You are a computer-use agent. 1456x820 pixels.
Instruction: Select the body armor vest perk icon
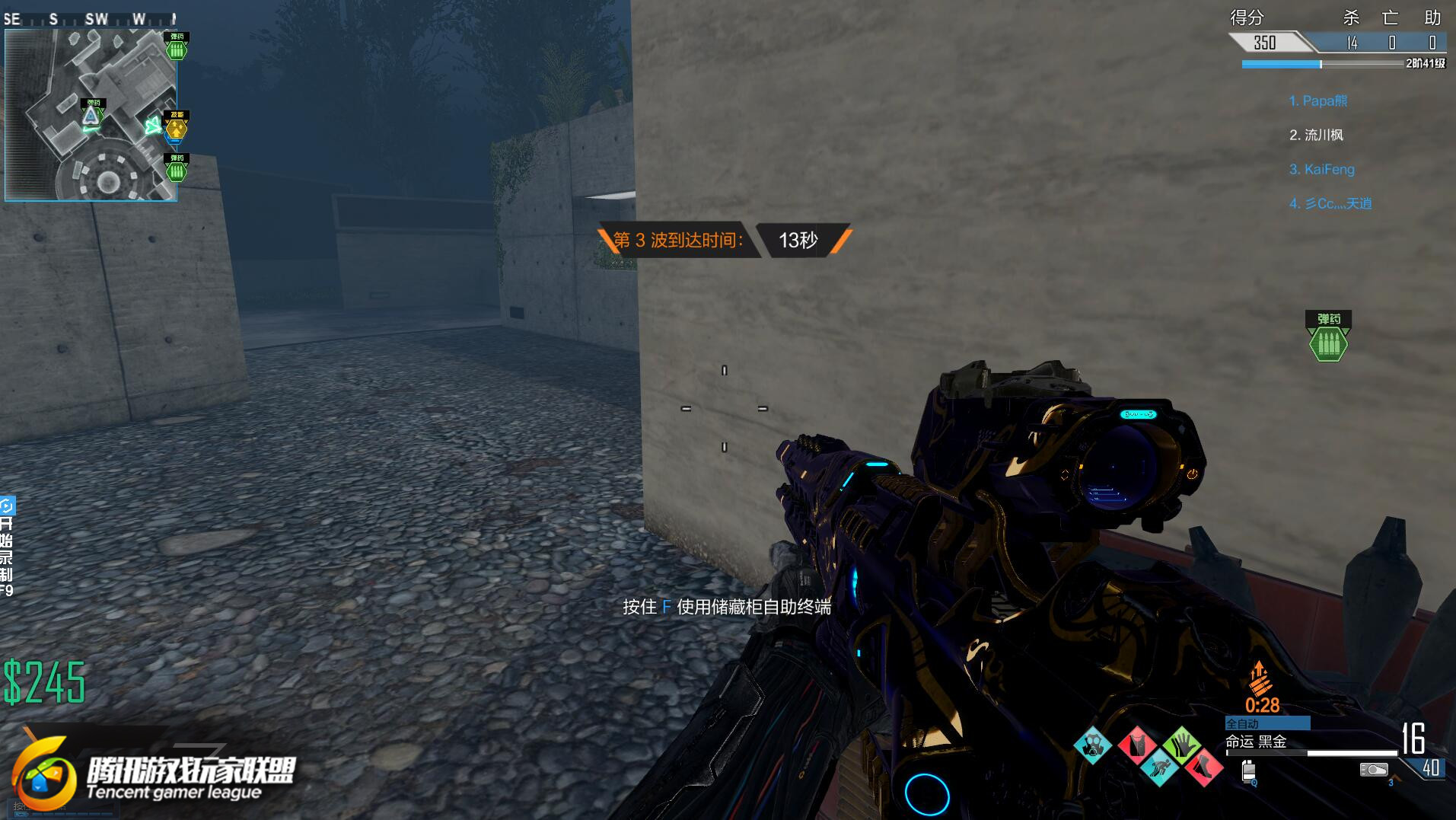coord(1136,744)
